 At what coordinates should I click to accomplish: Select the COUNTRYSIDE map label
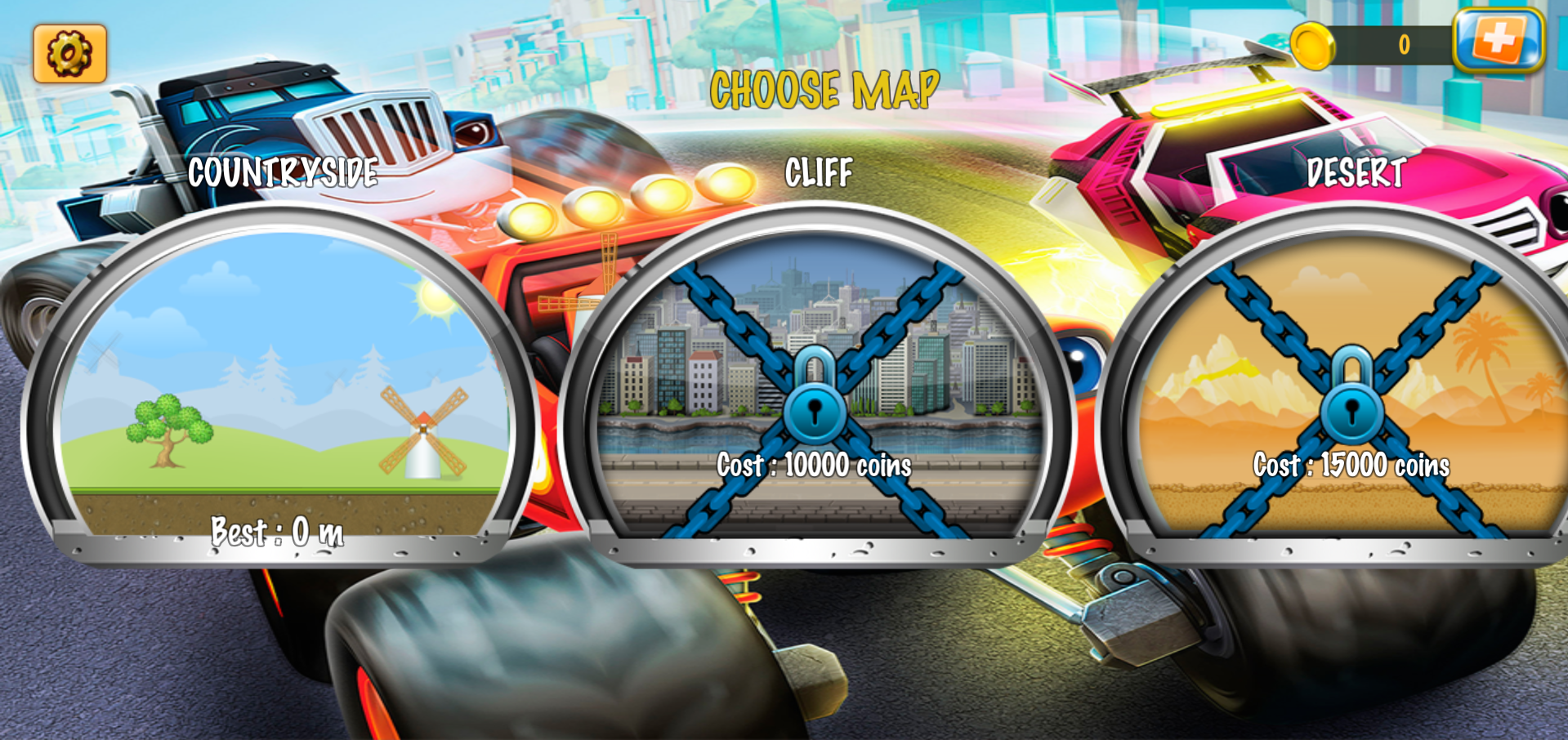pos(284,173)
